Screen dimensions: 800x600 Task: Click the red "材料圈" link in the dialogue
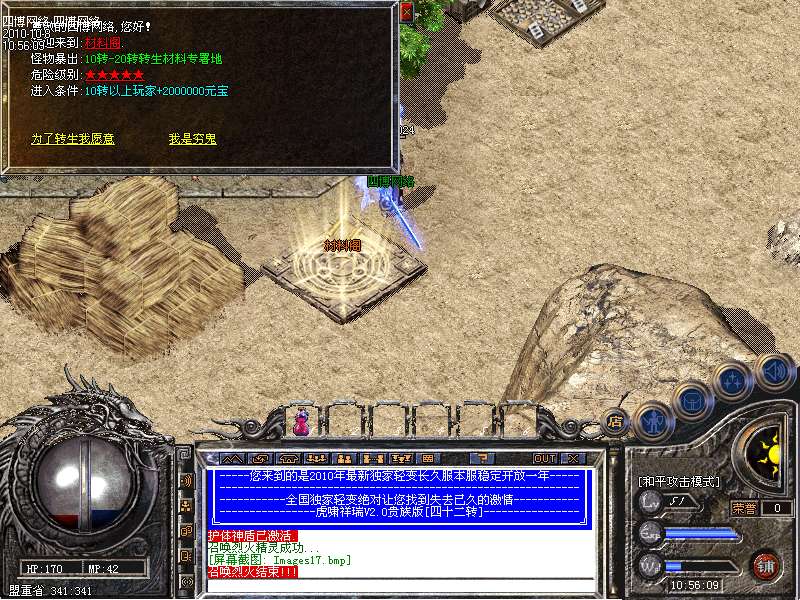(x=106, y=44)
